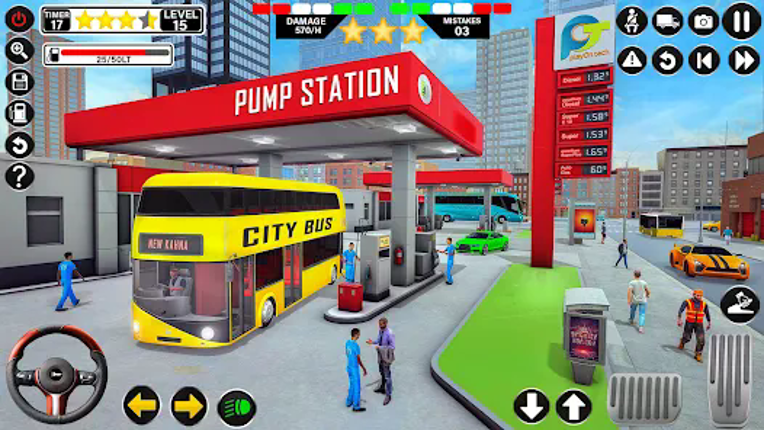Click the white down arrow button

pyautogui.click(x=532, y=406)
